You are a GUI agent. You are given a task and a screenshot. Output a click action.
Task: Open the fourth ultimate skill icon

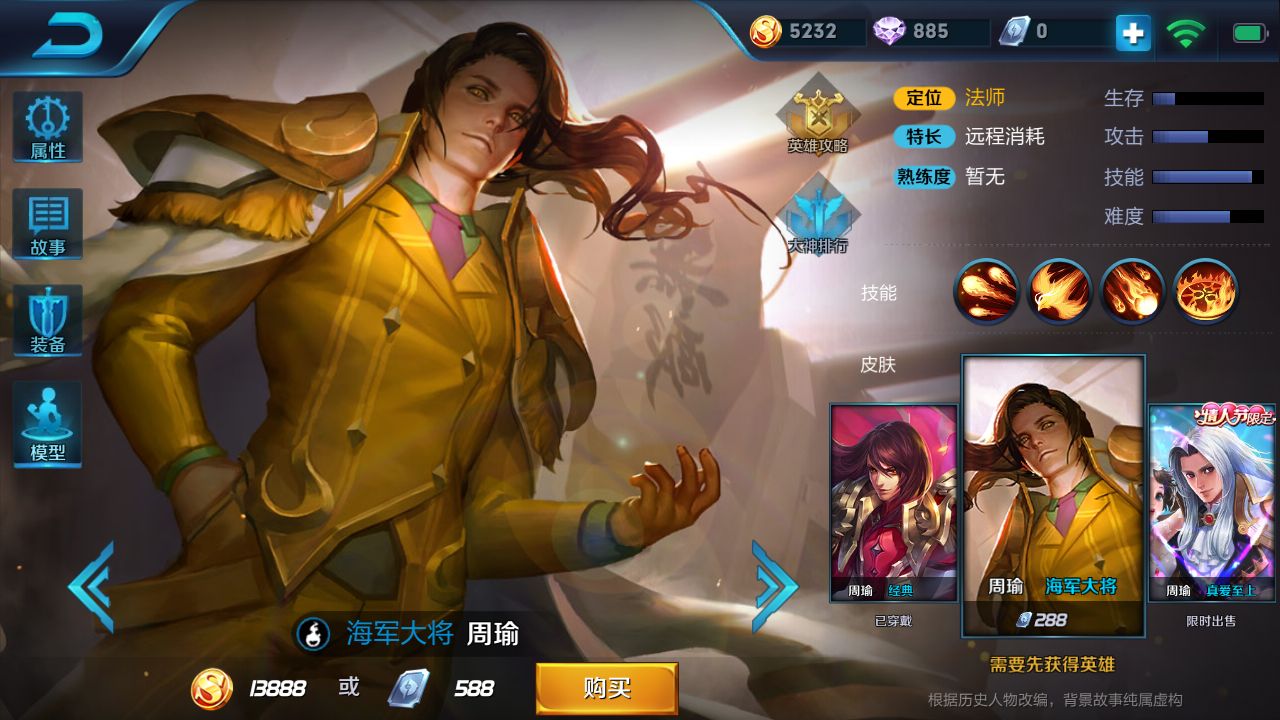pyautogui.click(x=1204, y=291)
